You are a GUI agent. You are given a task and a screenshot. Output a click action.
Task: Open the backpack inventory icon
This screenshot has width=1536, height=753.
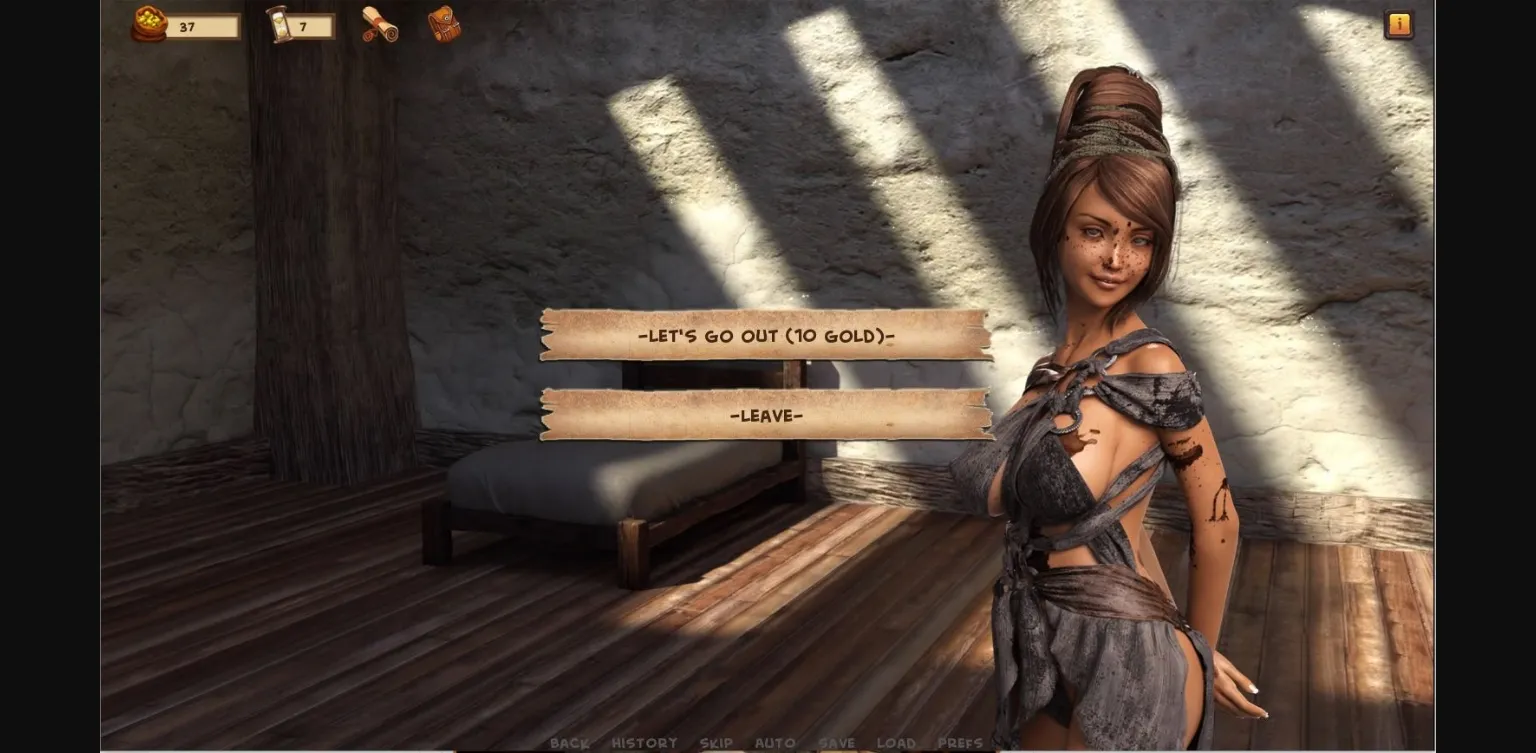[x=444, y=25]
